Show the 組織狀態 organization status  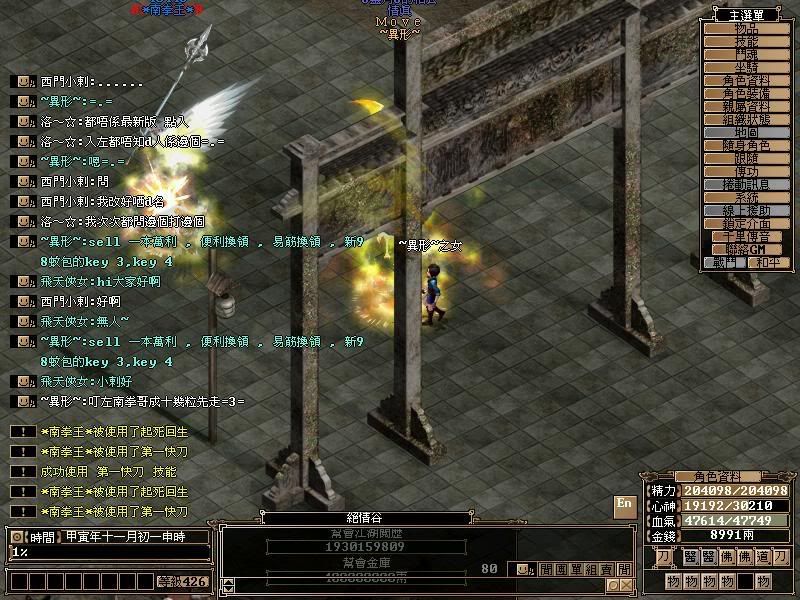point(747,119)
